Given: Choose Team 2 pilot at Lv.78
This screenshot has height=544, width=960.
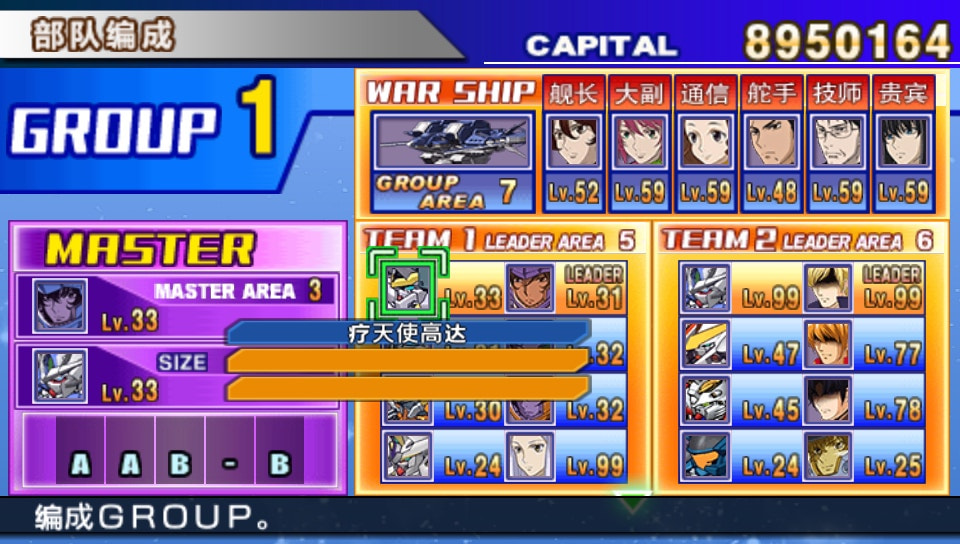Looking at the screenshot, I should point(828,400).
